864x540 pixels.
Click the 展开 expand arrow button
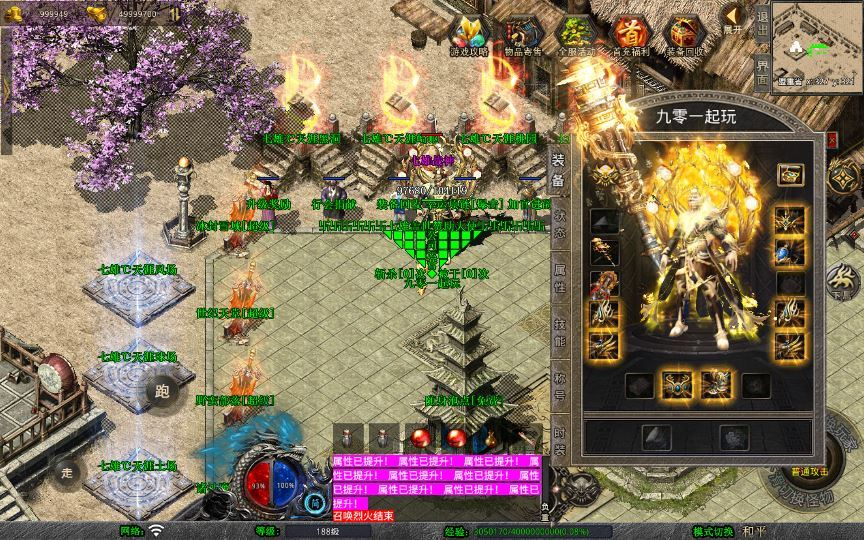coord(733,19)
